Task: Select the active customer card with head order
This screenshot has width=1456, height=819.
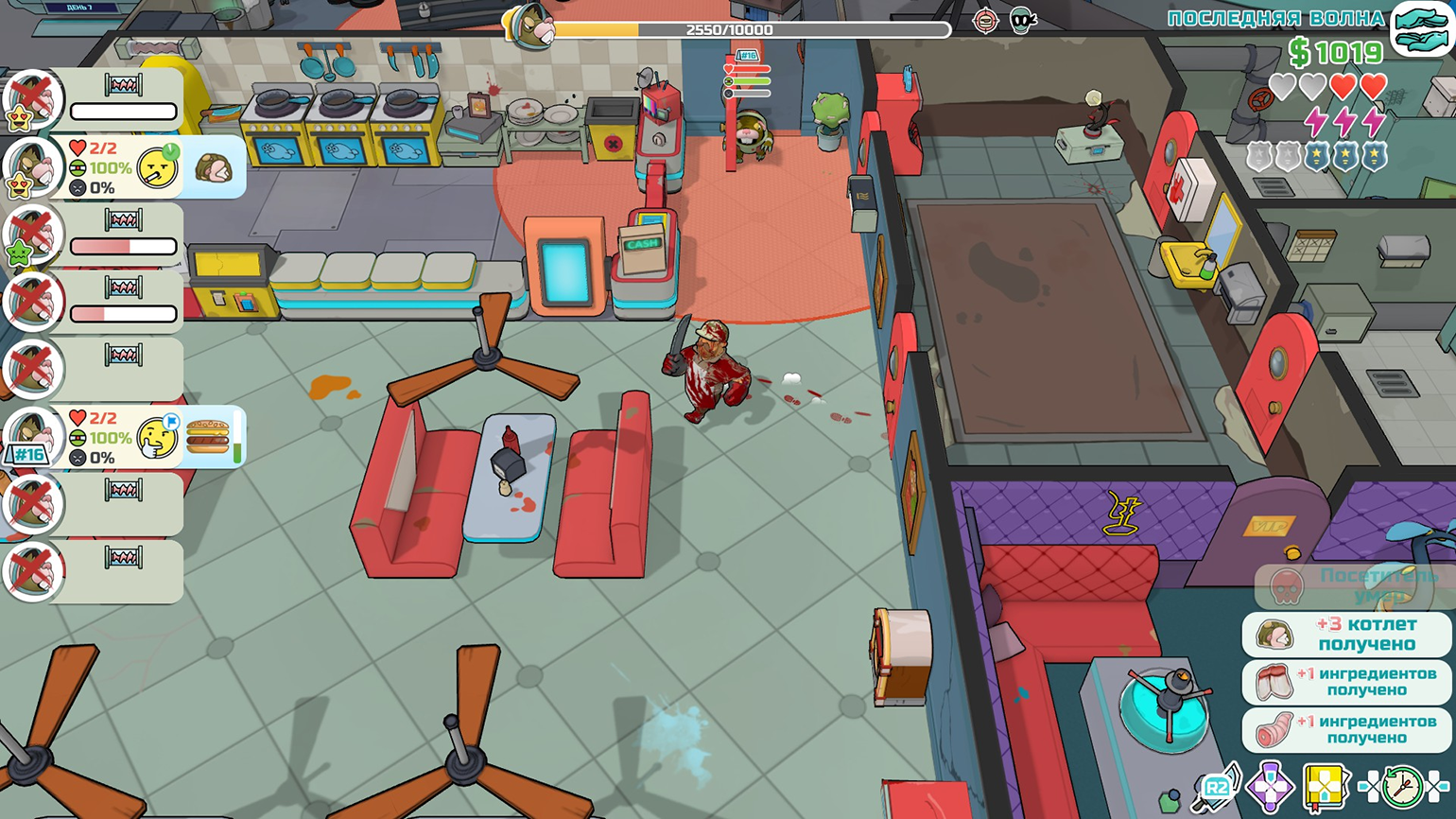Action: [123, 168]
